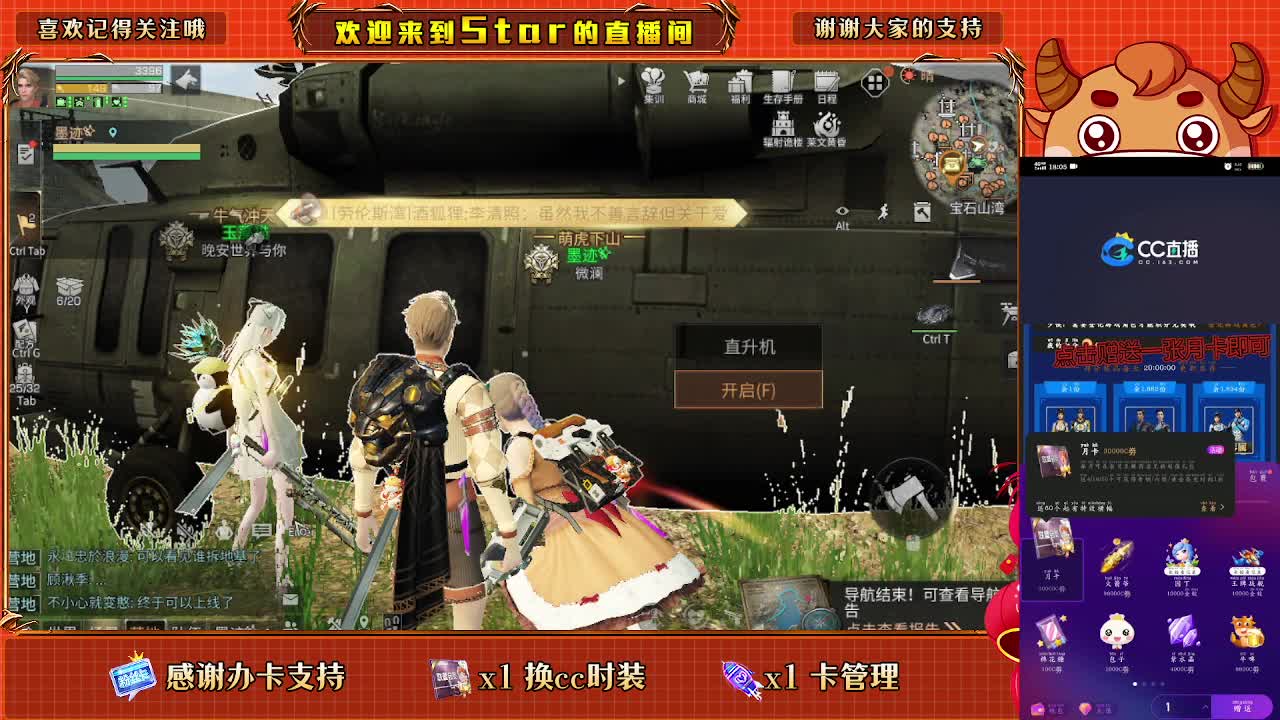Open the 商城 shop icon
1280x720 pixels.
pyautogui.click(x=698, y=82)
